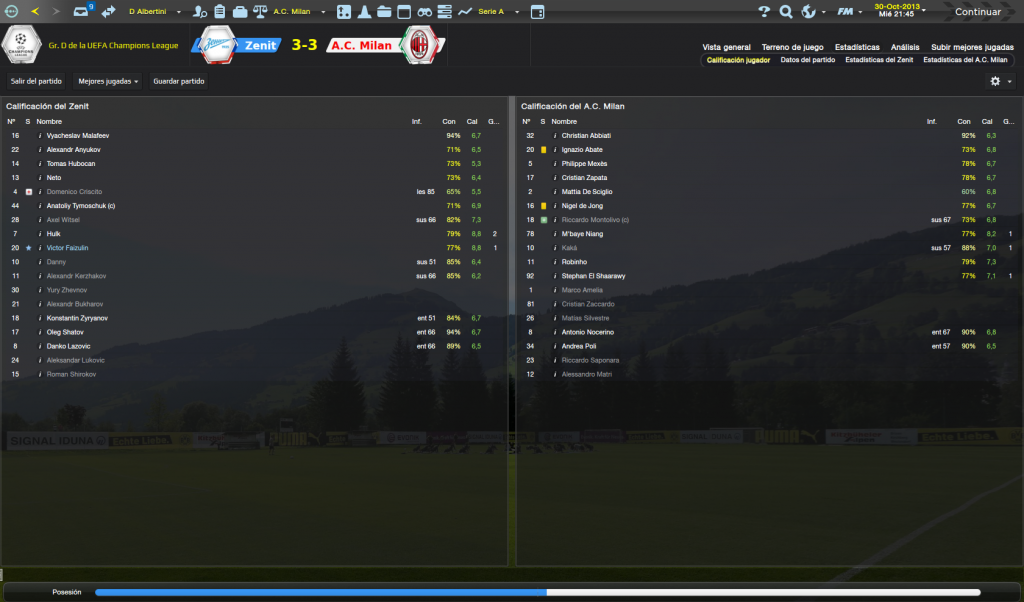Open the Mejores jugadas dropdown

click(108, 81)
